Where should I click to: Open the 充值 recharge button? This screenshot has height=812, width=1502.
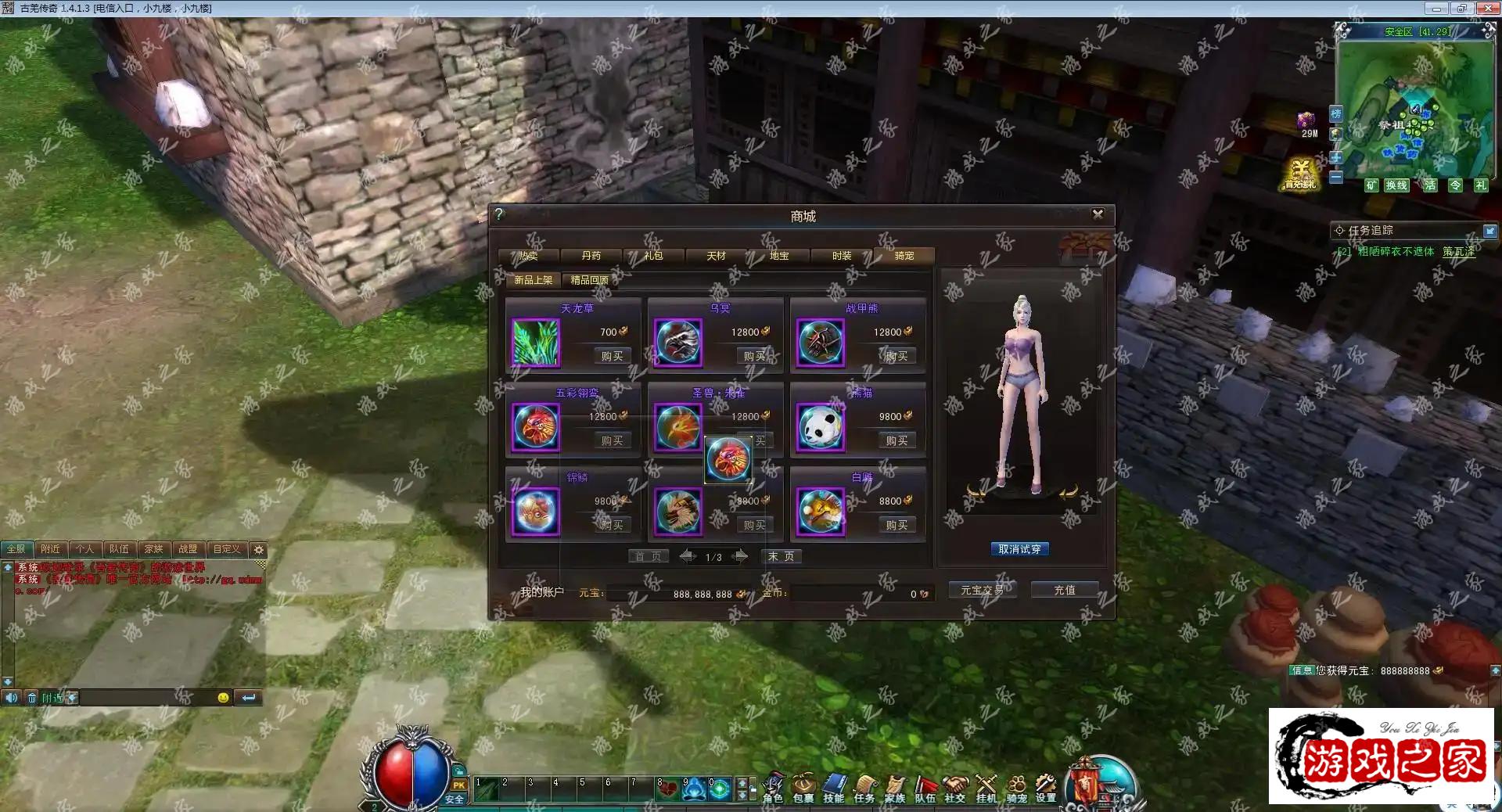click(x=1064, y=590)
